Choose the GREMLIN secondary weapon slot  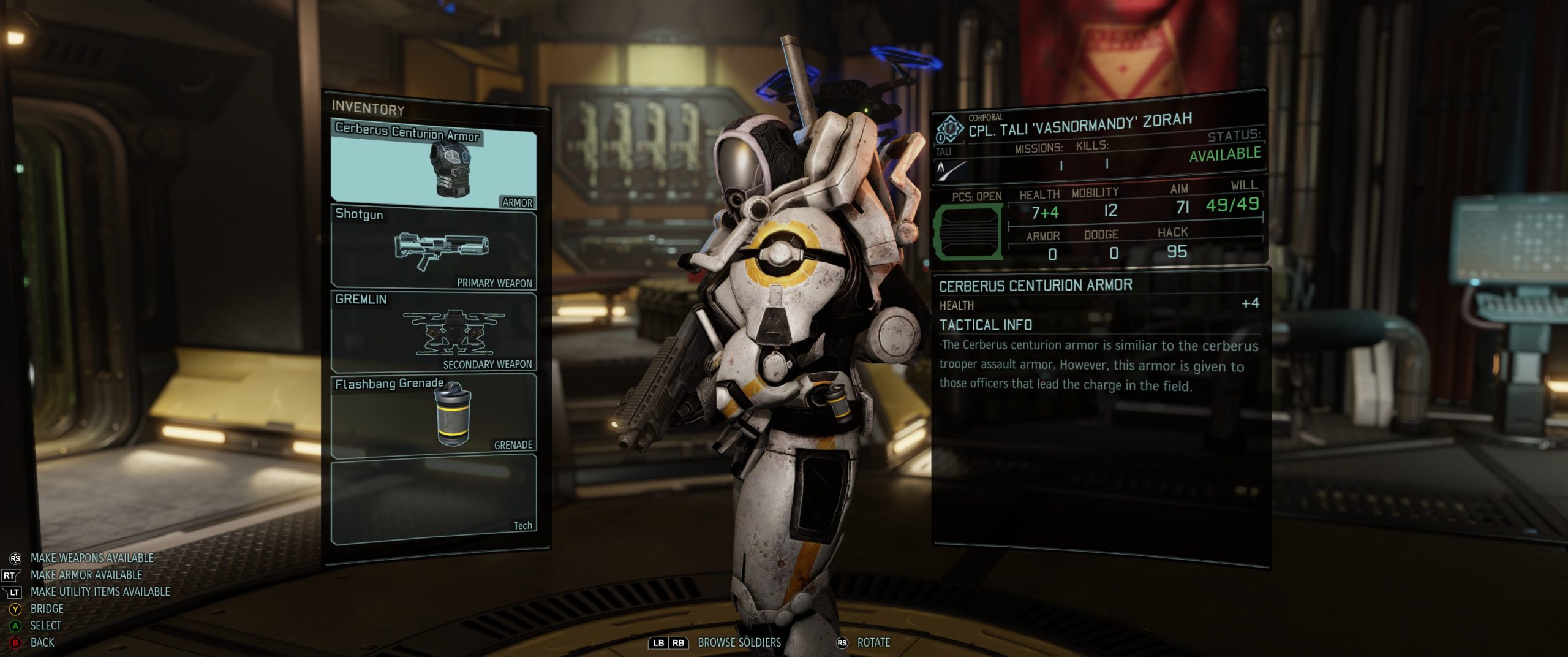(434, 332)
